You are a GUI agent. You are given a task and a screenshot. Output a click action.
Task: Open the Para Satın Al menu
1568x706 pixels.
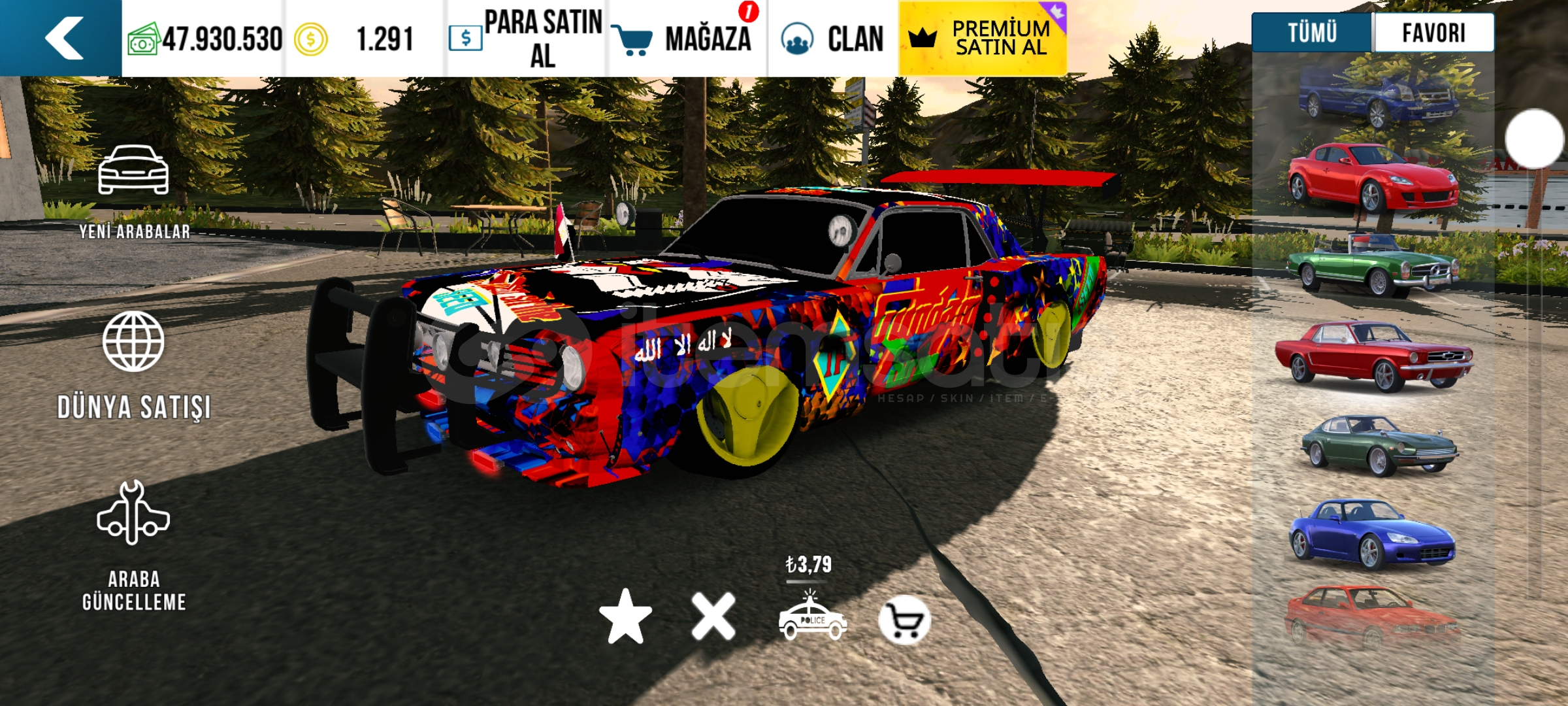pyautogui.click(x=527, y=39)
